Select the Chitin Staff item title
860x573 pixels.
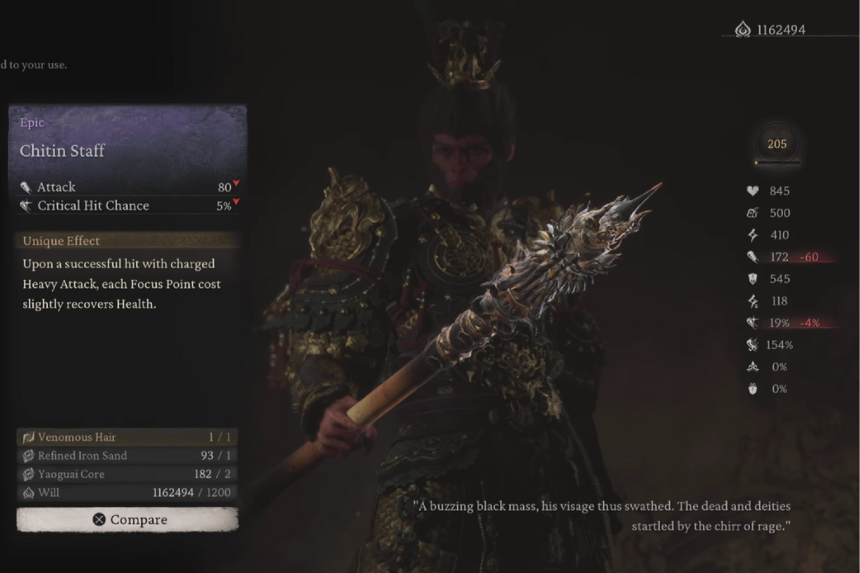(x=63, y=151)
